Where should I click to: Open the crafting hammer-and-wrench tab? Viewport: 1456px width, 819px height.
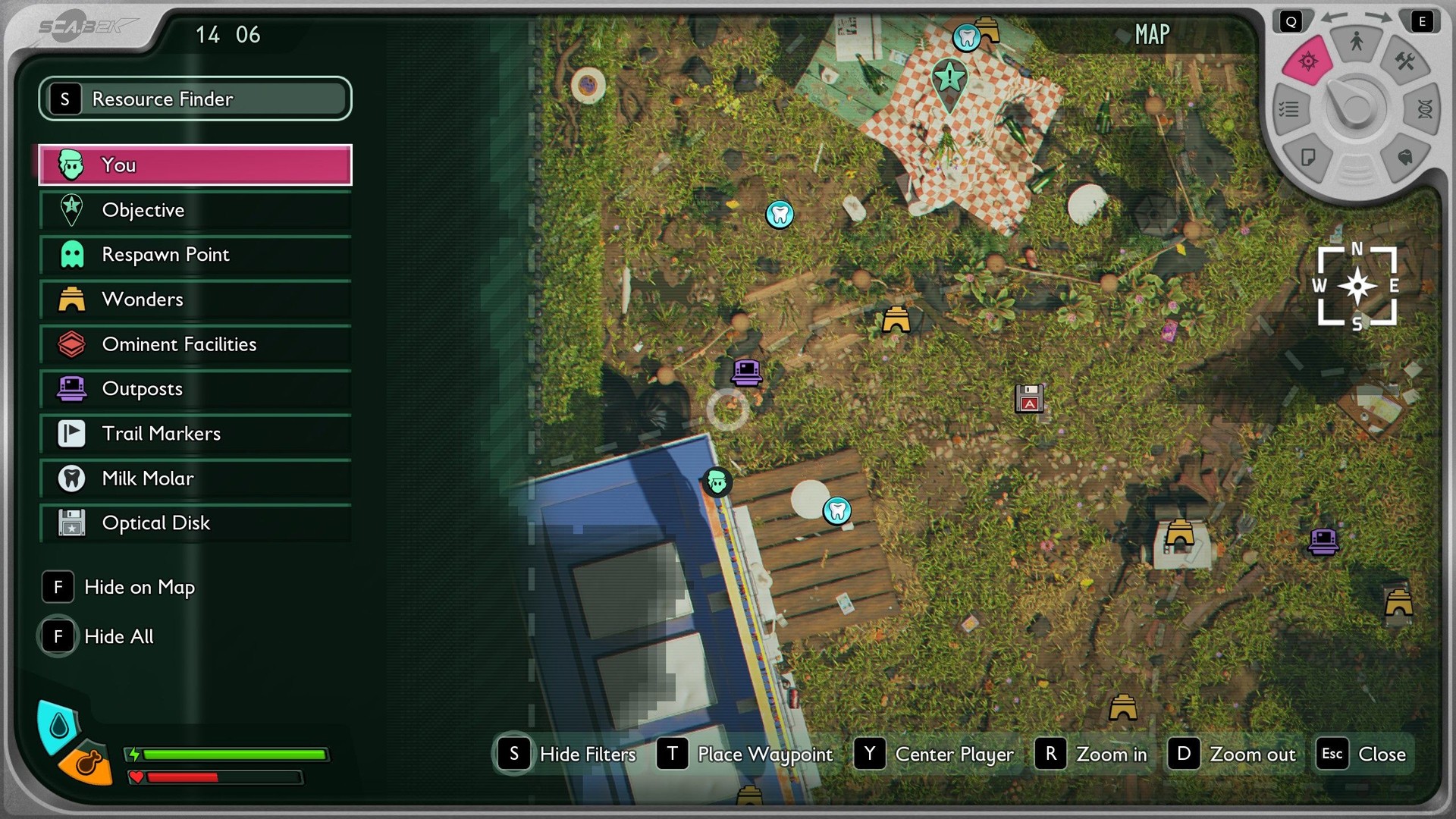tap(1404, 62)
